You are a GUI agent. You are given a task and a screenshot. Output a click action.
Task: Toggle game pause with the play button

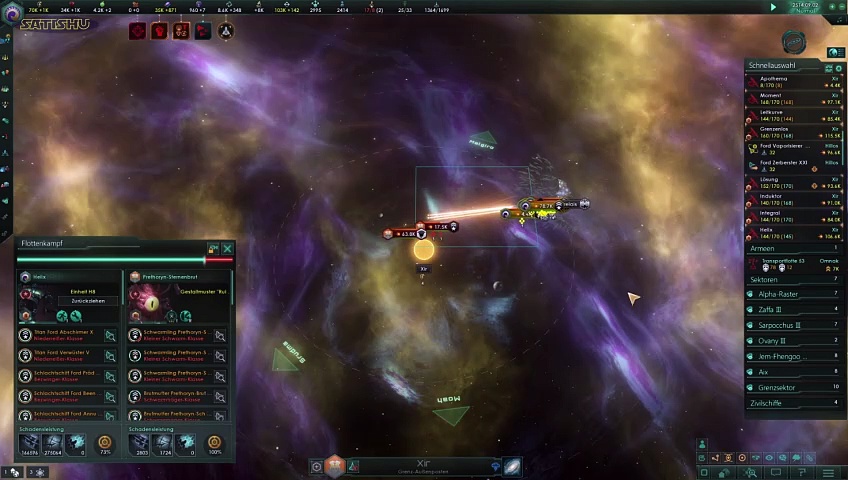click(773, 7)
